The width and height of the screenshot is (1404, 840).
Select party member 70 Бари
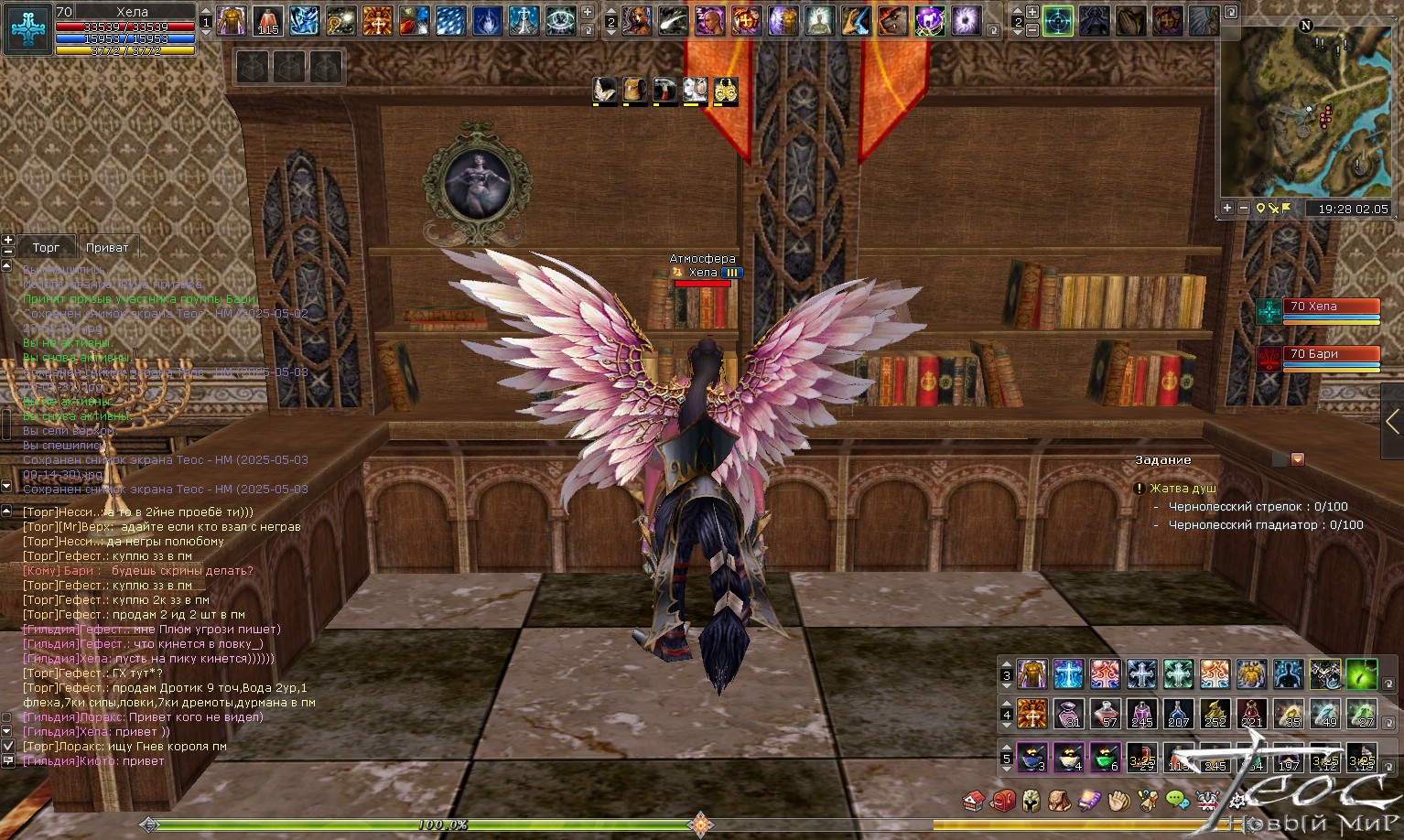tap(1332, 355)
